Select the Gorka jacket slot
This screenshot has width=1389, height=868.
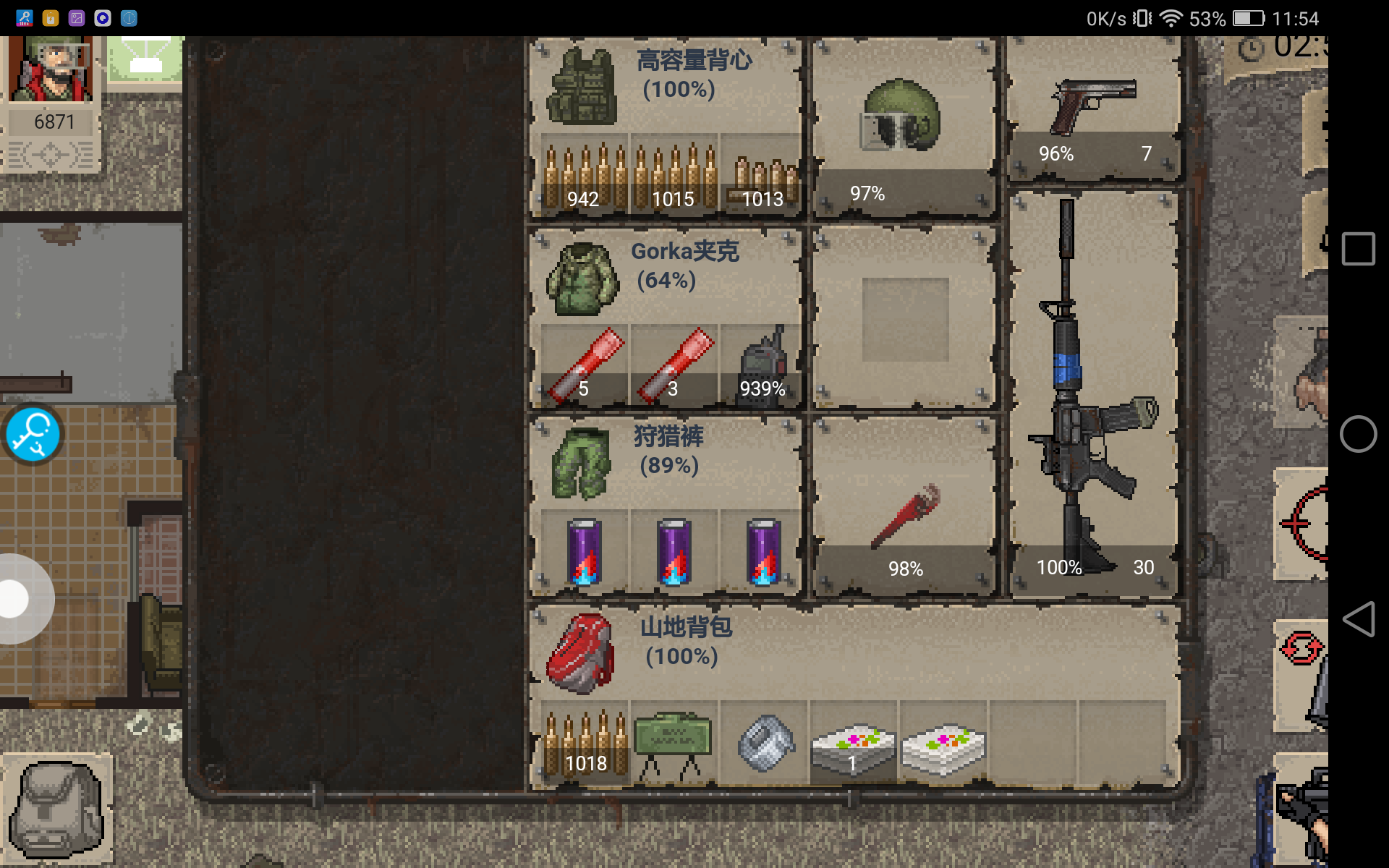coord(583,280)
